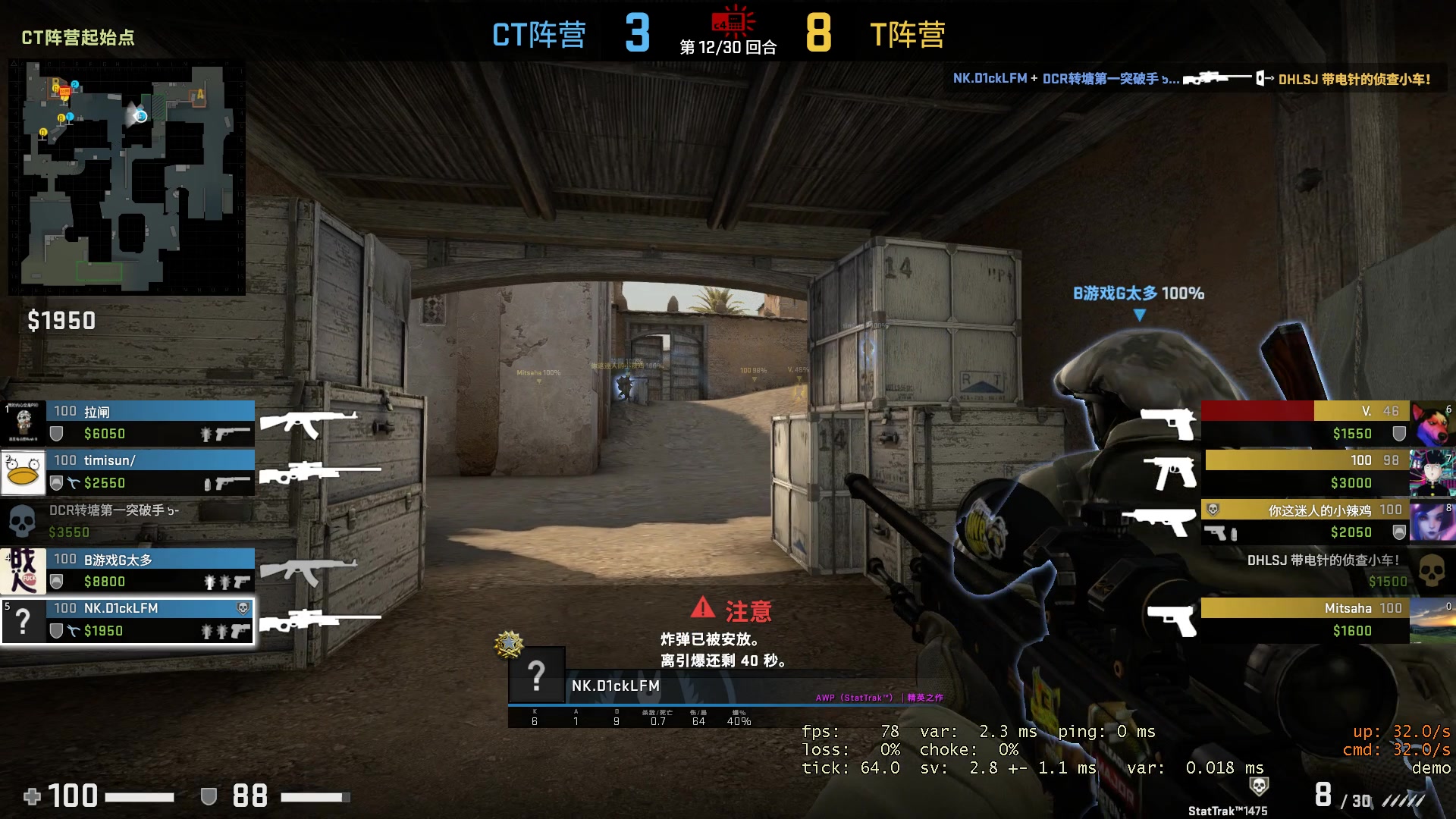Toggle the MVP skull badge on NK.D1ckLFM's row
Image resolution: width=1456 pixels, height=819 pixels.
242,607
